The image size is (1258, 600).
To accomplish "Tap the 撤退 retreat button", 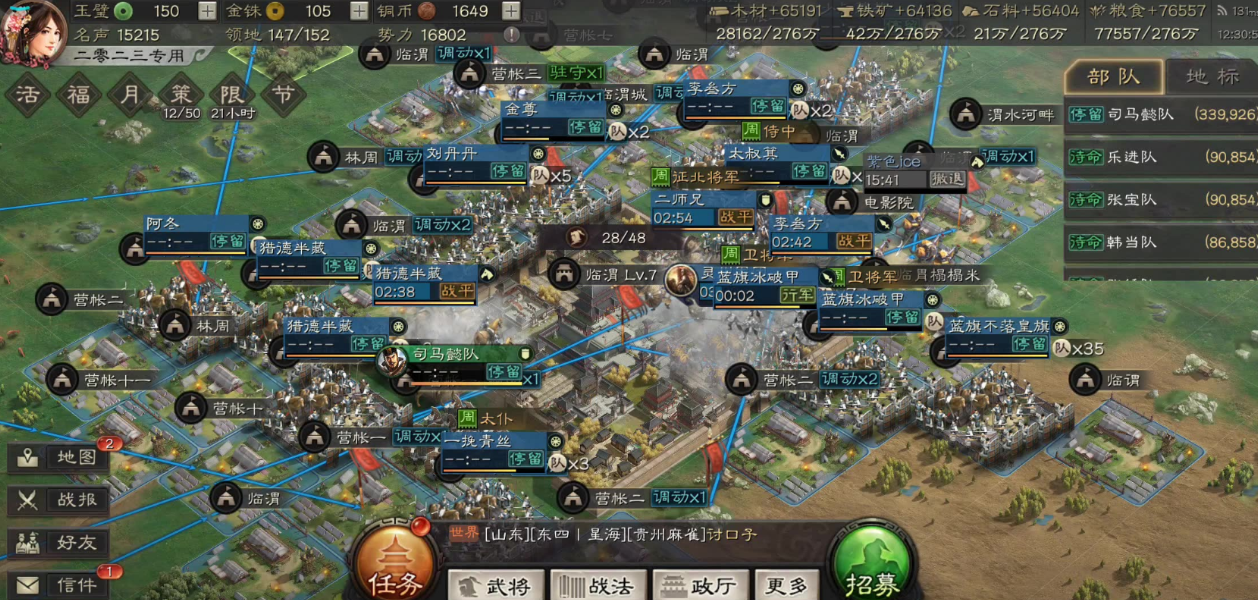I will click(946, 178).
